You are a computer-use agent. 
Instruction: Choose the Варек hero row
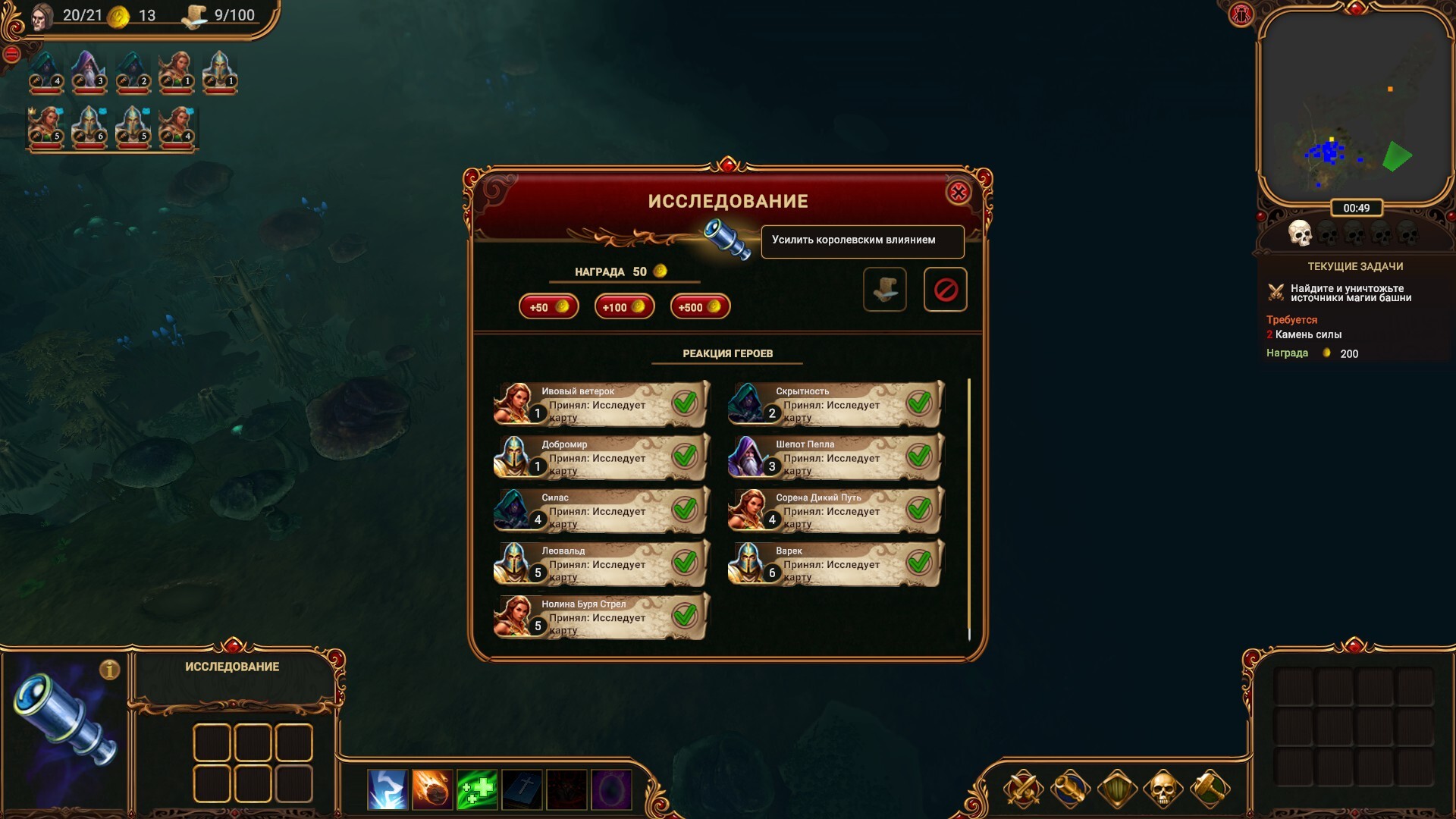(x=836, y=563)
